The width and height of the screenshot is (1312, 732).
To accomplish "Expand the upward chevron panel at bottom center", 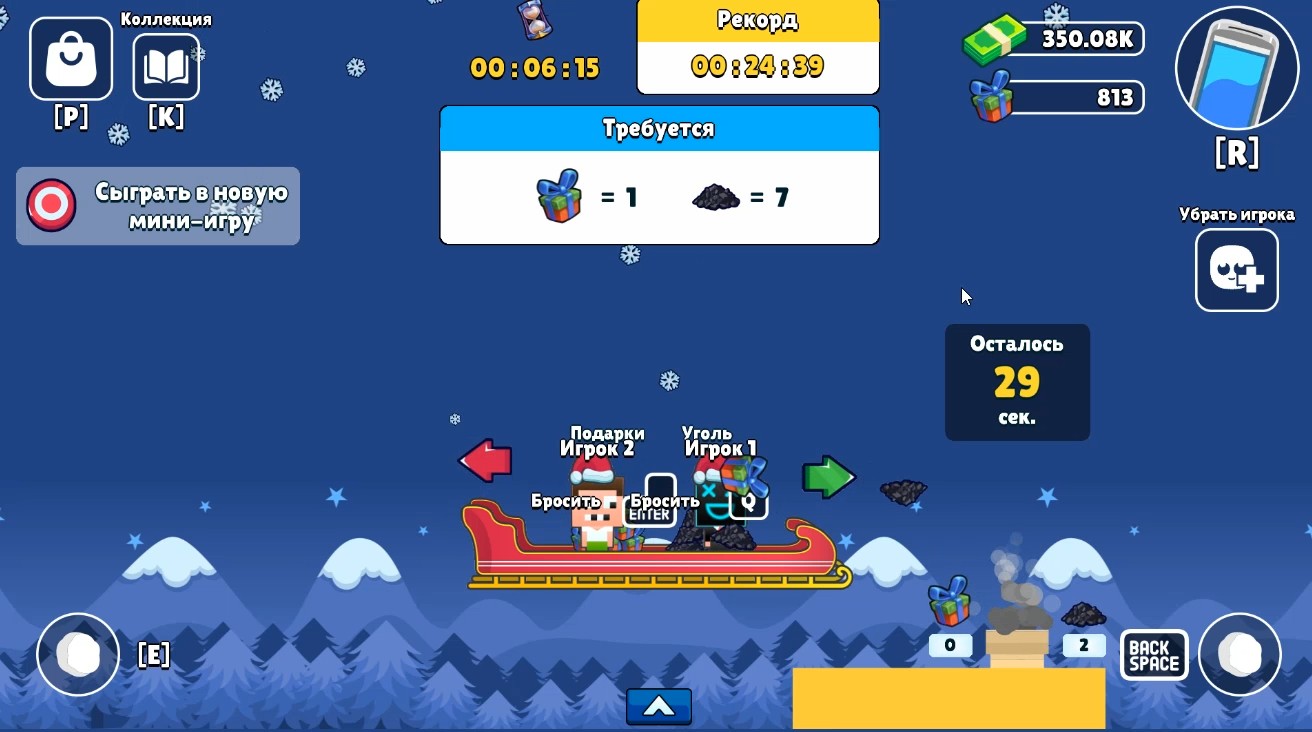I will pos(658,707).
